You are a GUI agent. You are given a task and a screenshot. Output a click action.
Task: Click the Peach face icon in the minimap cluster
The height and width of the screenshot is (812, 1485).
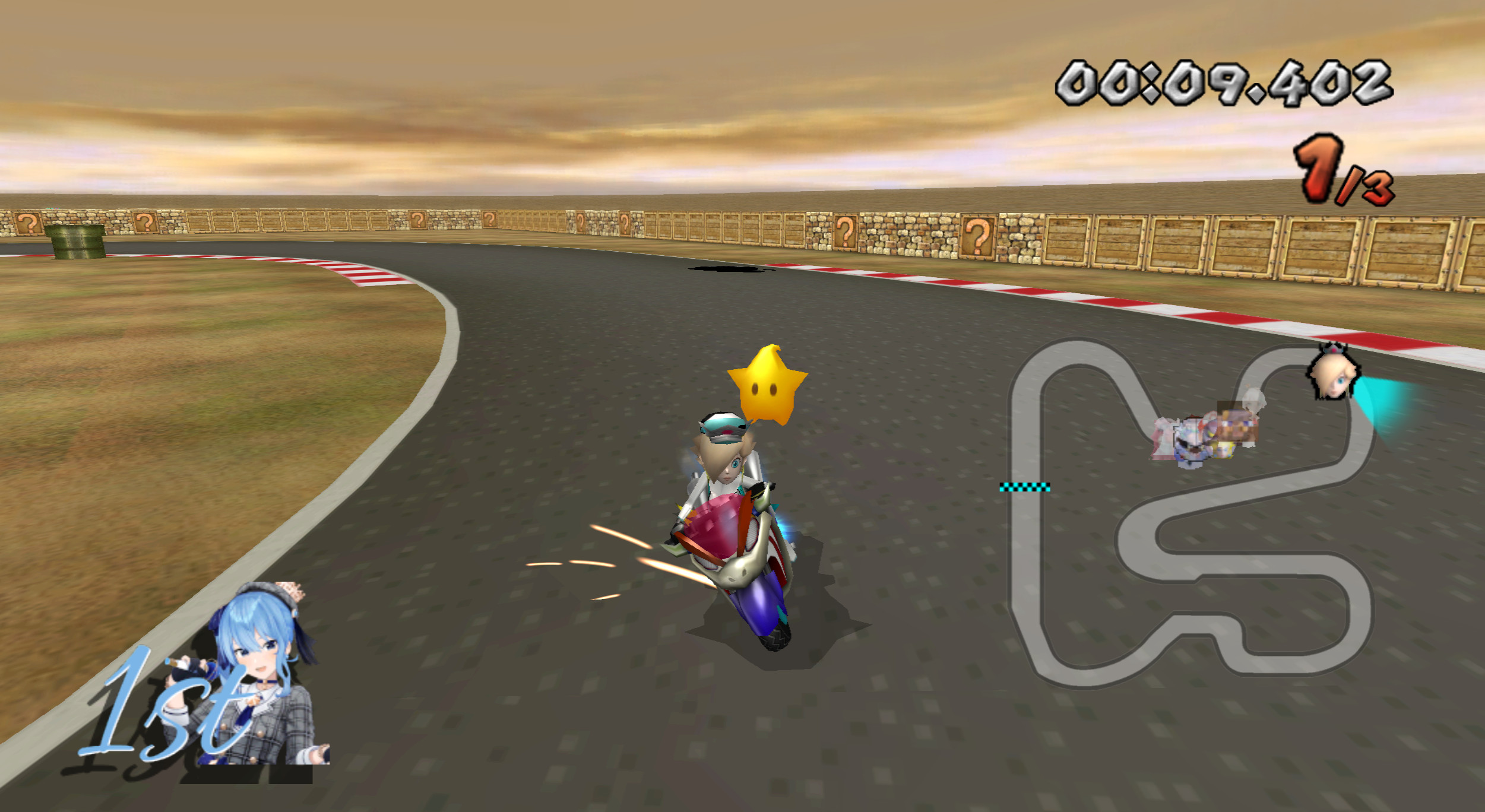[x=1223, y=451]
